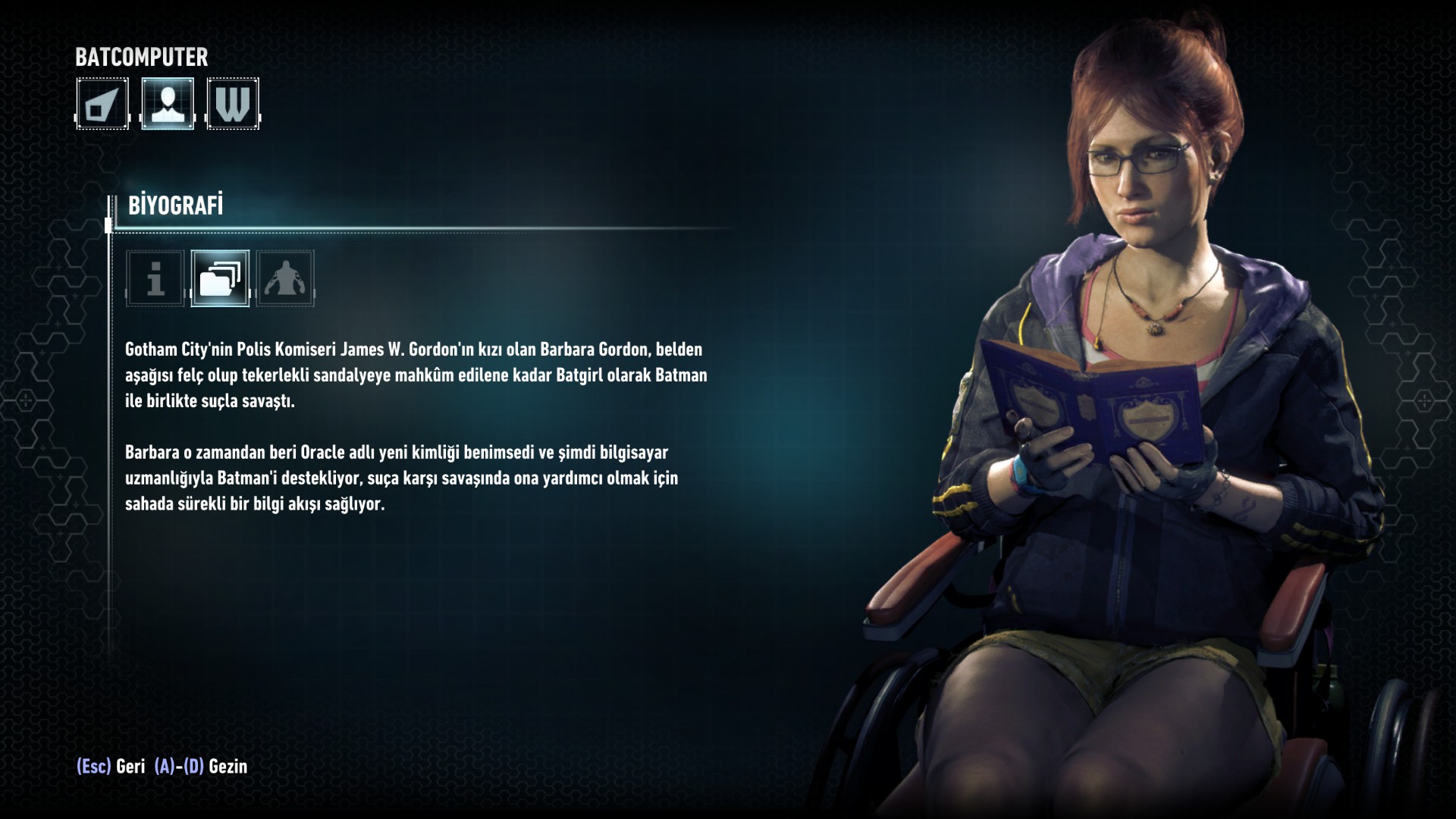
Task: Open the map tab in Batcomputer
Action: pos(102,104)
